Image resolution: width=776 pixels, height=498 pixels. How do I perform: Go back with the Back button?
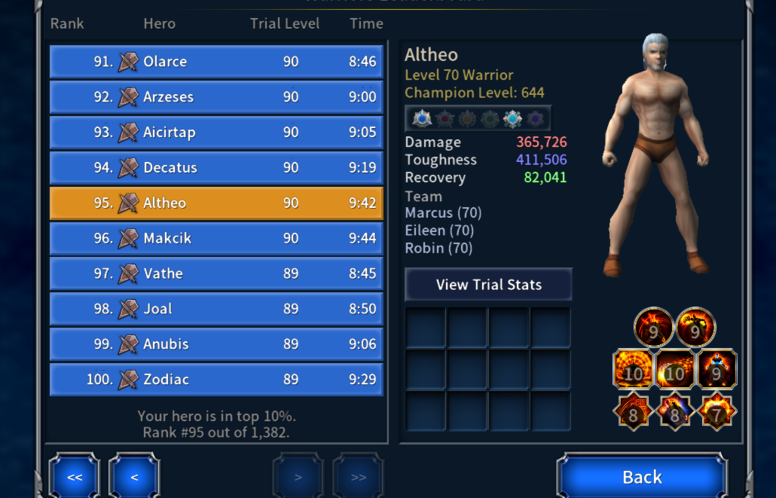(641, 476)
